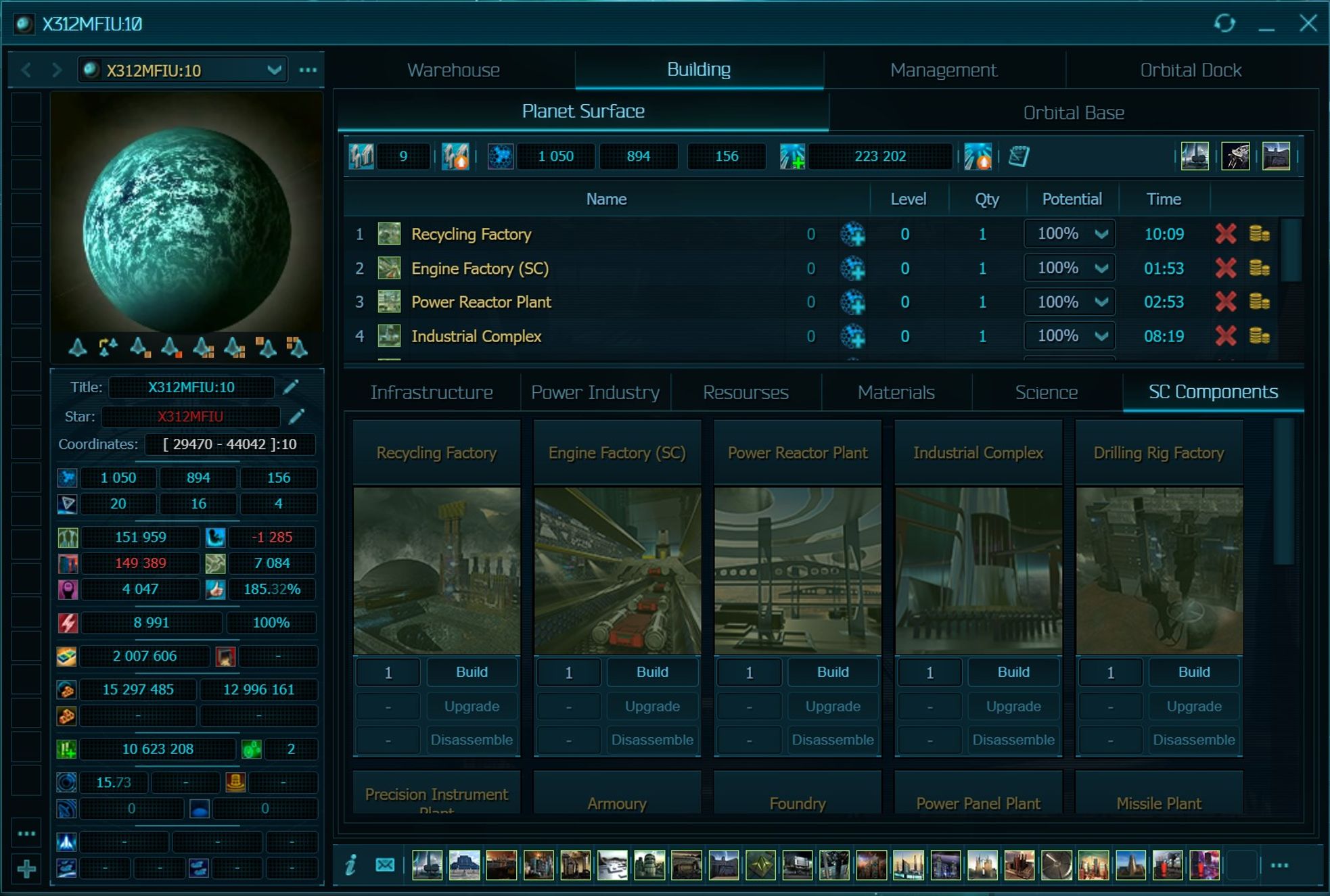The height and width of the screenshot is (896, 1330).
Task: Open the Power Industry category
Action: tap(595, 392)
